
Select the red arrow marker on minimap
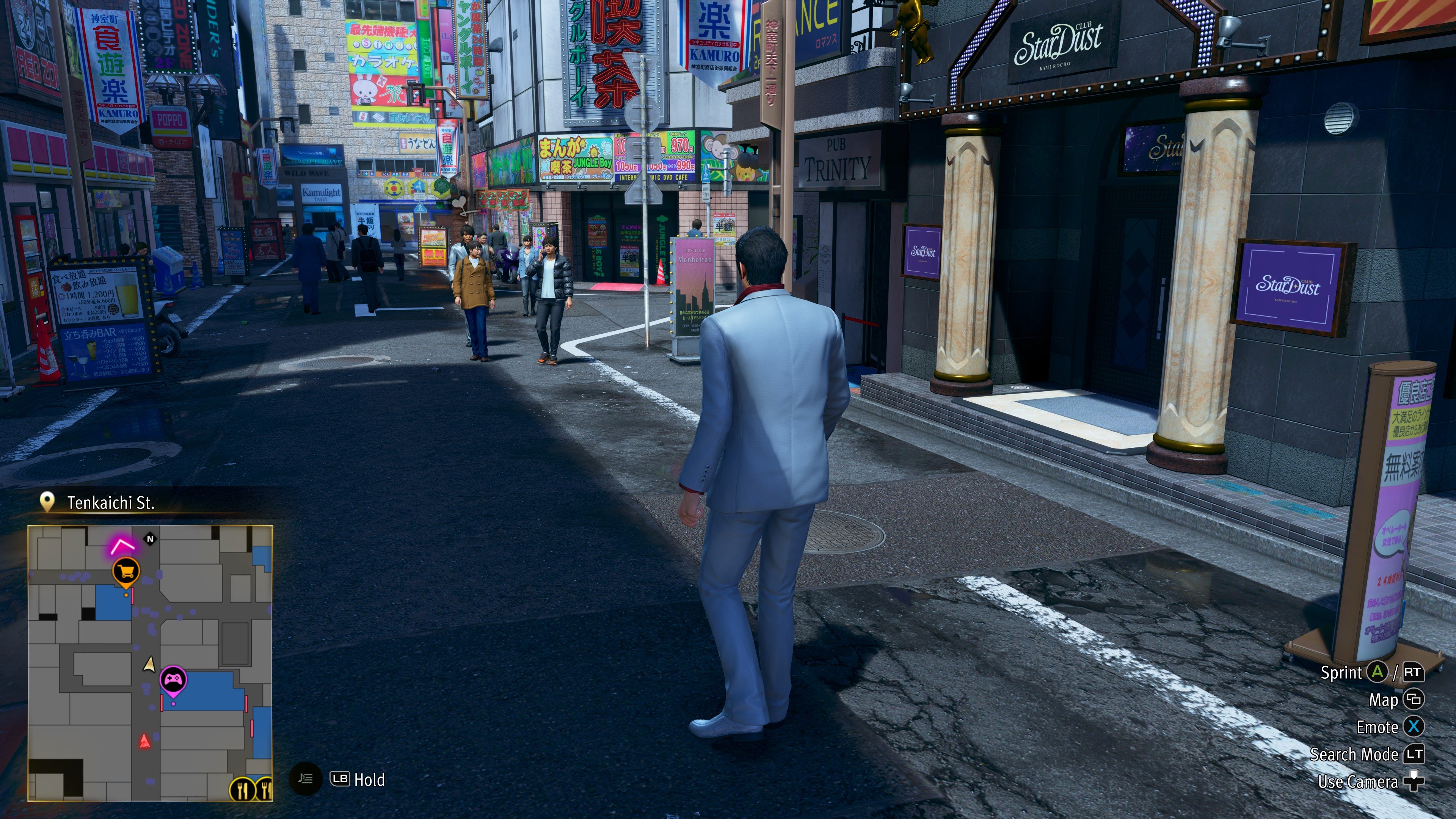coord(145,741)
